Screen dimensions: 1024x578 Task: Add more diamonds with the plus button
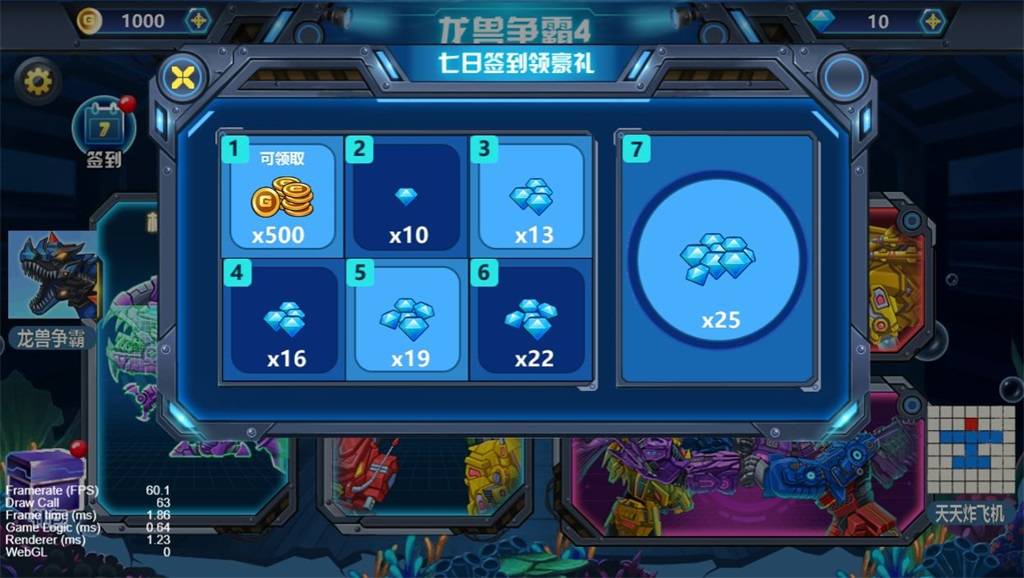point(932,21)
